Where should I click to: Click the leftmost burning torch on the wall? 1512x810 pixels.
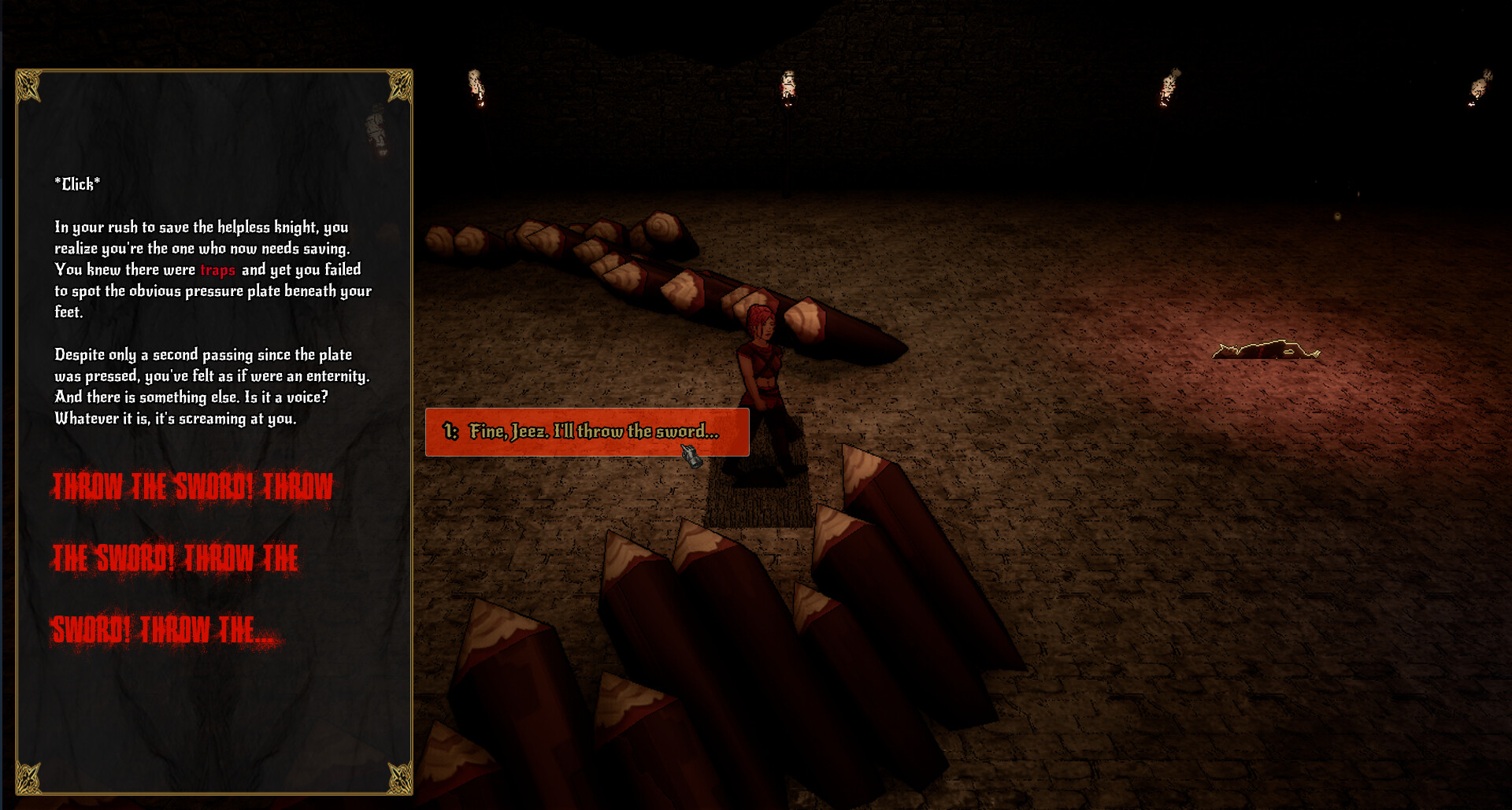pyautogui.click(x=473, y=87)
